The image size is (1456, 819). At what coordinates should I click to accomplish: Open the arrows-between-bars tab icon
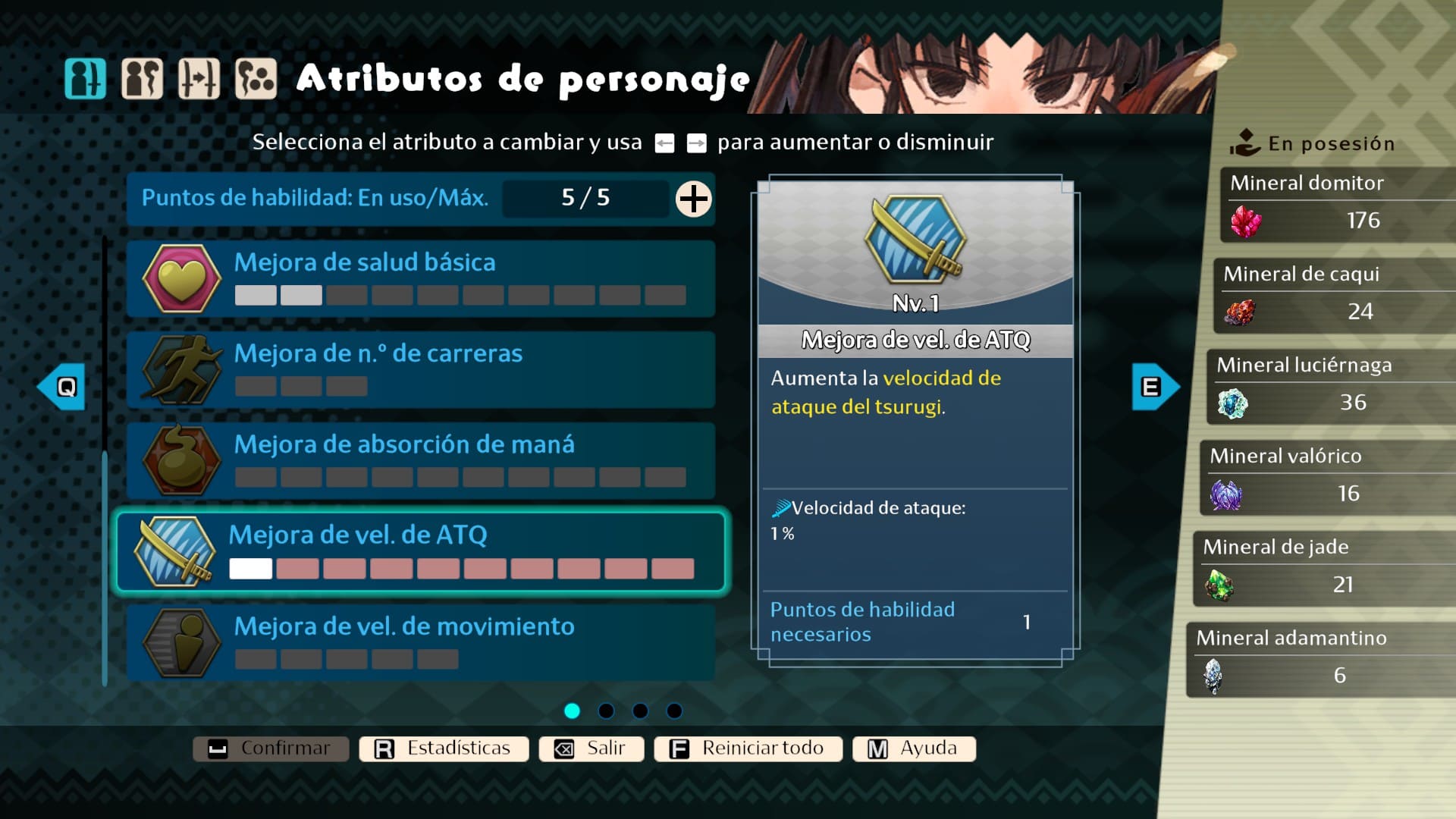199,79
